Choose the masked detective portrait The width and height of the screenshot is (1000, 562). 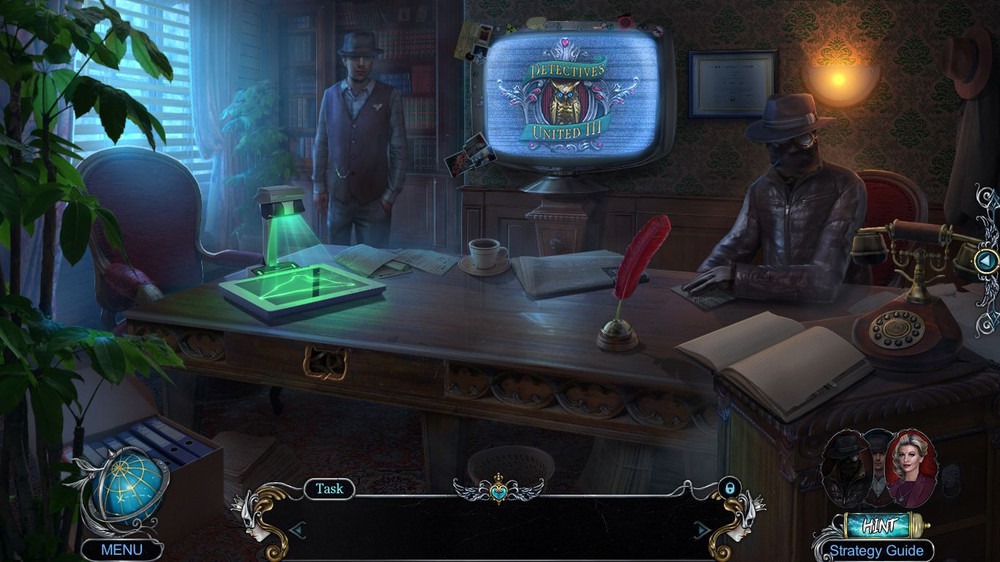(x=843, y=467)
